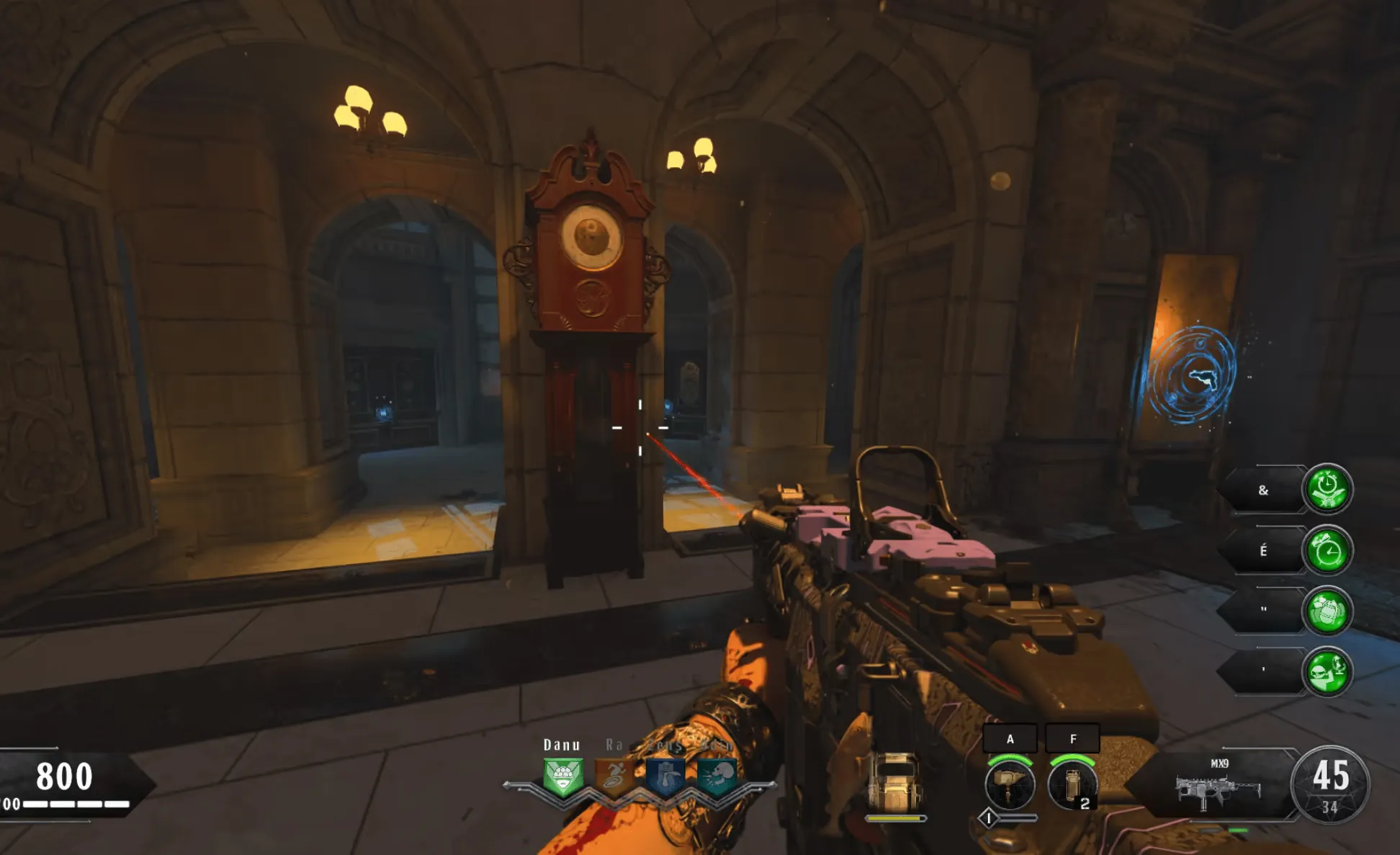Activate the stopwatch-and-swords elixir

1327,490
